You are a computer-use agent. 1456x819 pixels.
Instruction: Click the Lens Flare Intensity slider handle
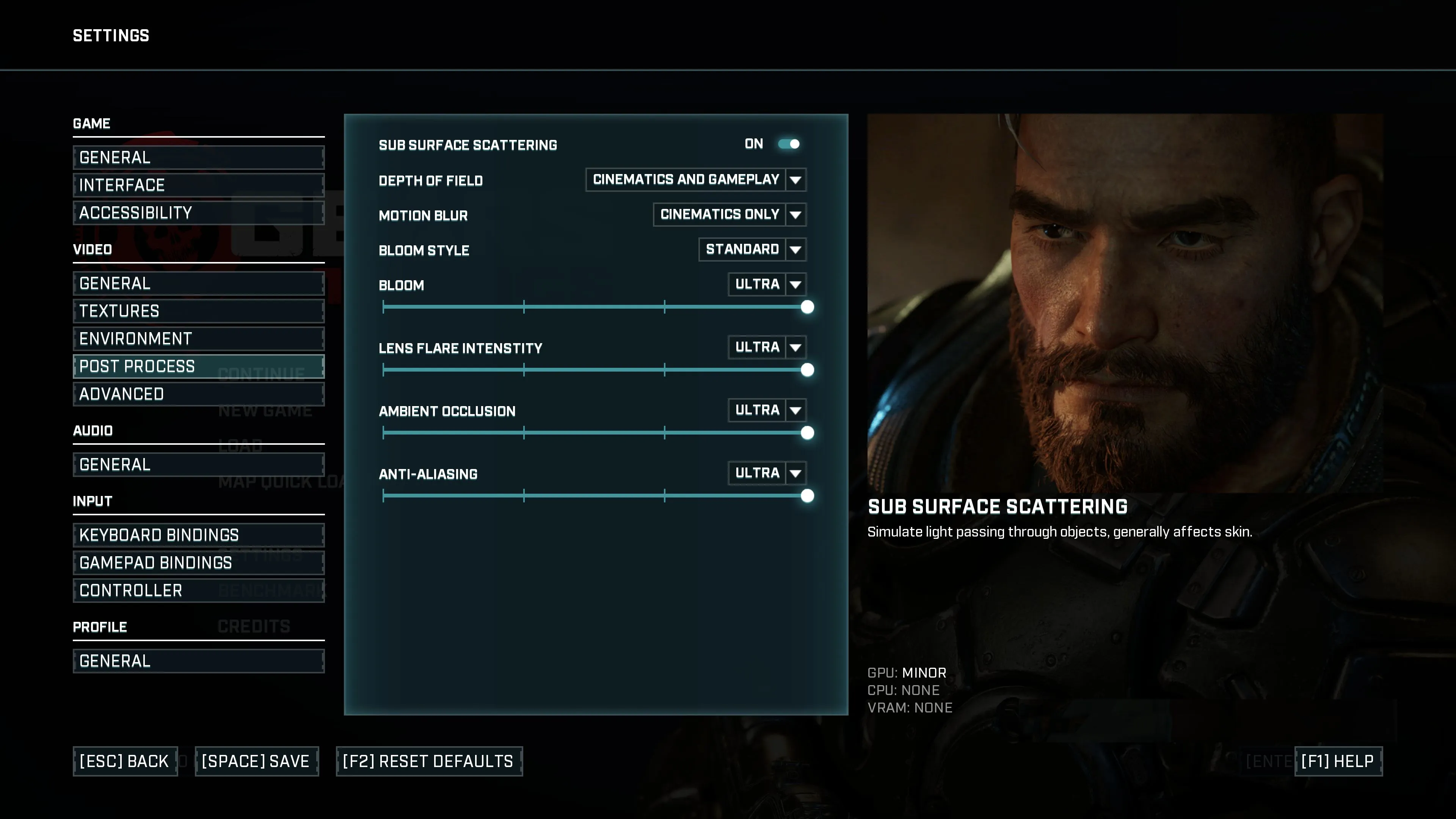[x=807, y=370]
